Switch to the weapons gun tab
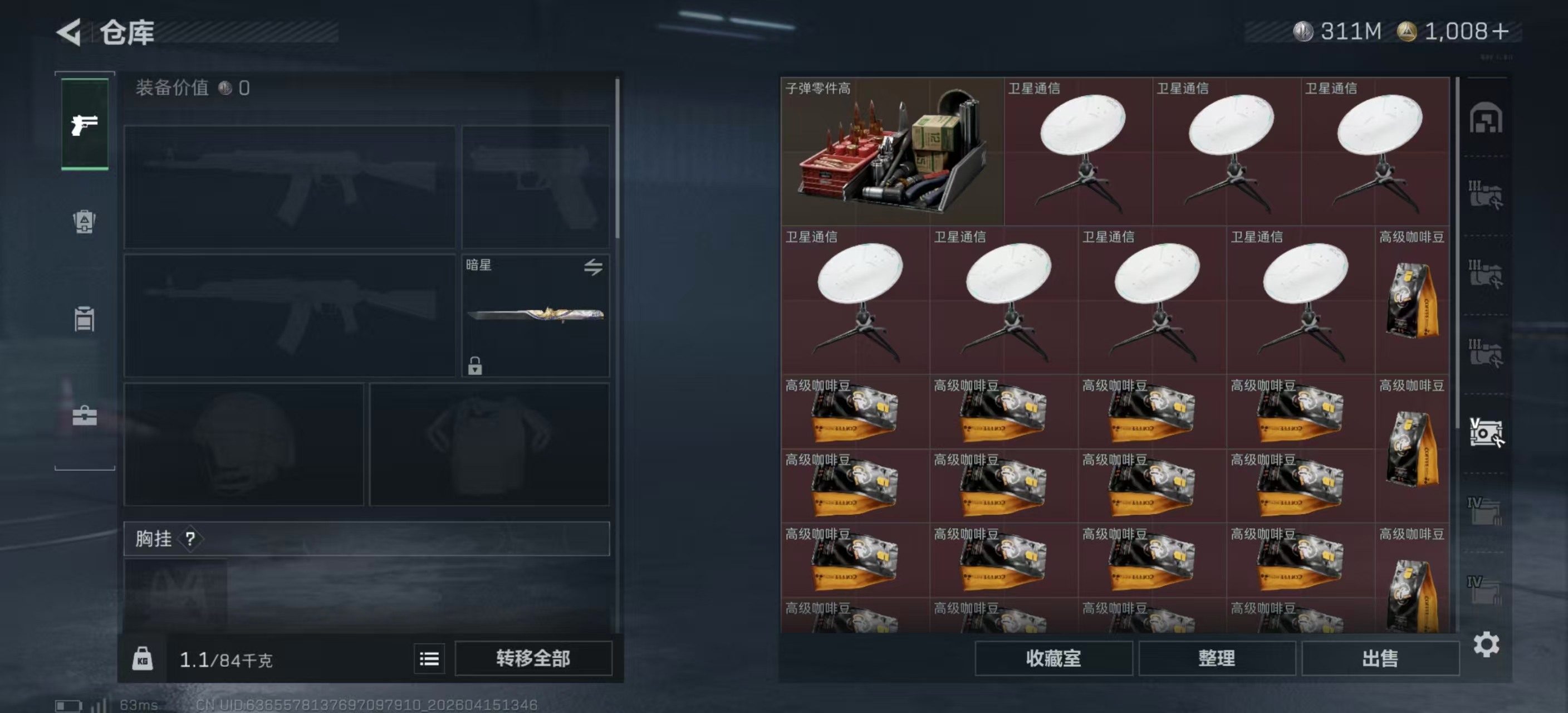This screenshot has height=713, width=1568. tap(85, 124)
